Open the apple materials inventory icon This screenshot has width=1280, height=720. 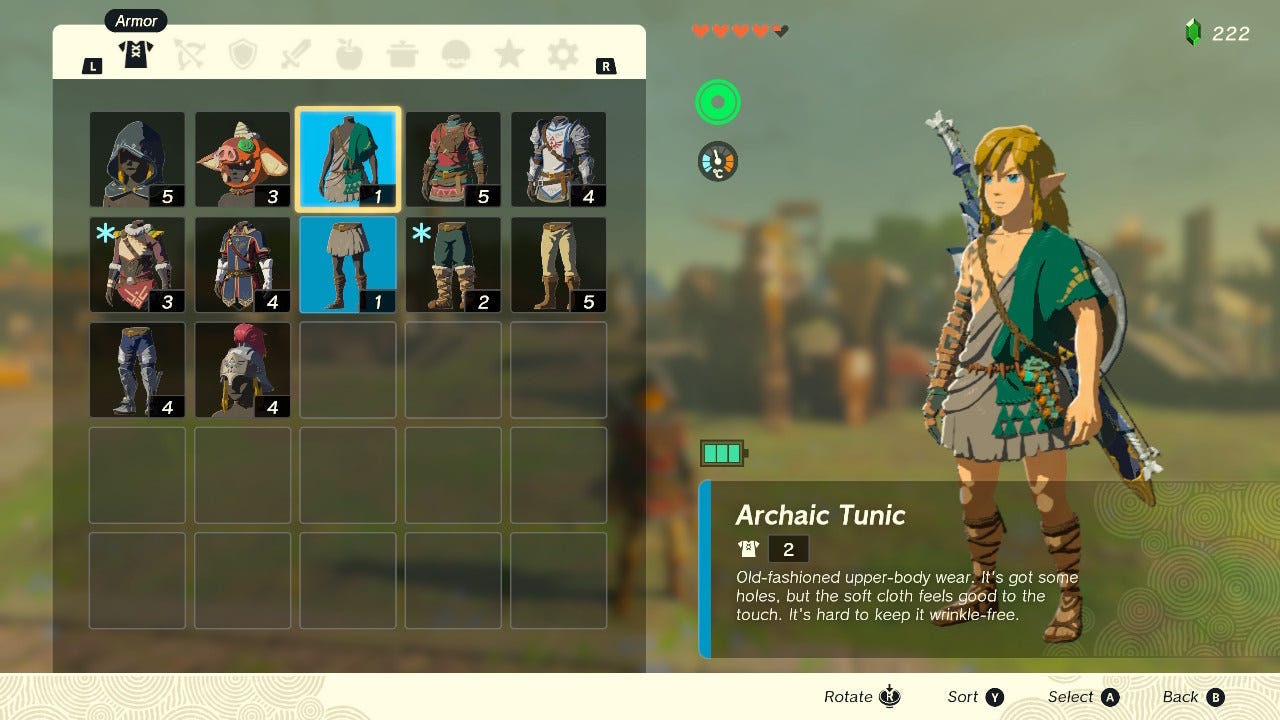coord(349,54)
